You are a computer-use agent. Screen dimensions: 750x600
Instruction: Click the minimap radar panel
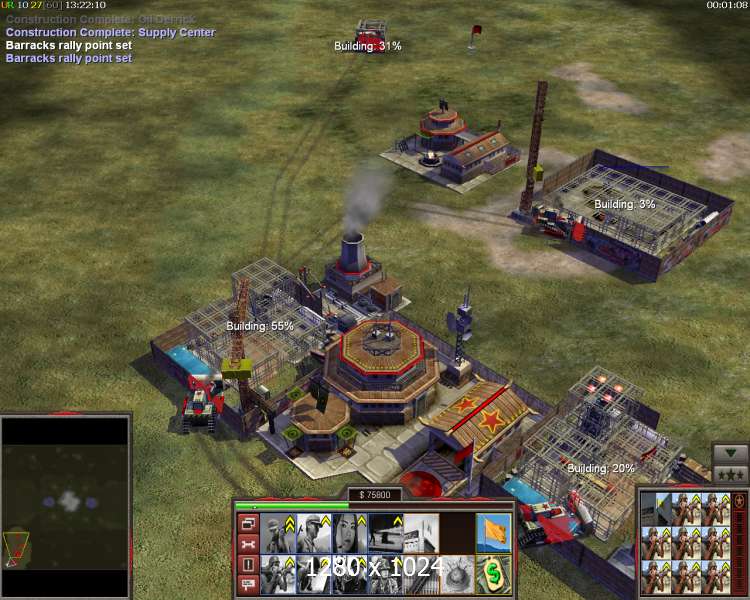(65, 506)
